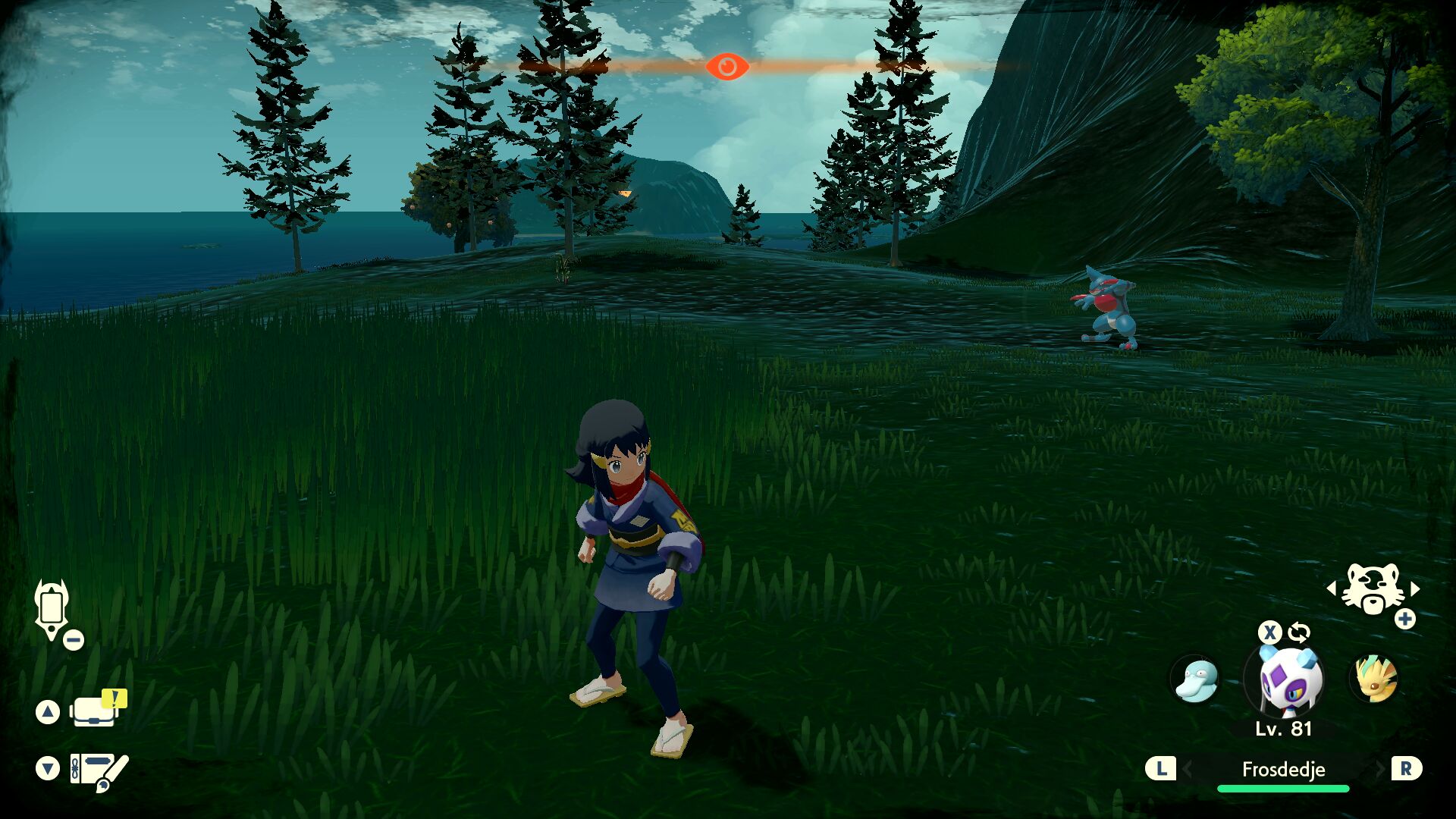Screen dimensions: 1456x819
Task: Open the satchel with the yellow alert
Action: coord(96,711)
